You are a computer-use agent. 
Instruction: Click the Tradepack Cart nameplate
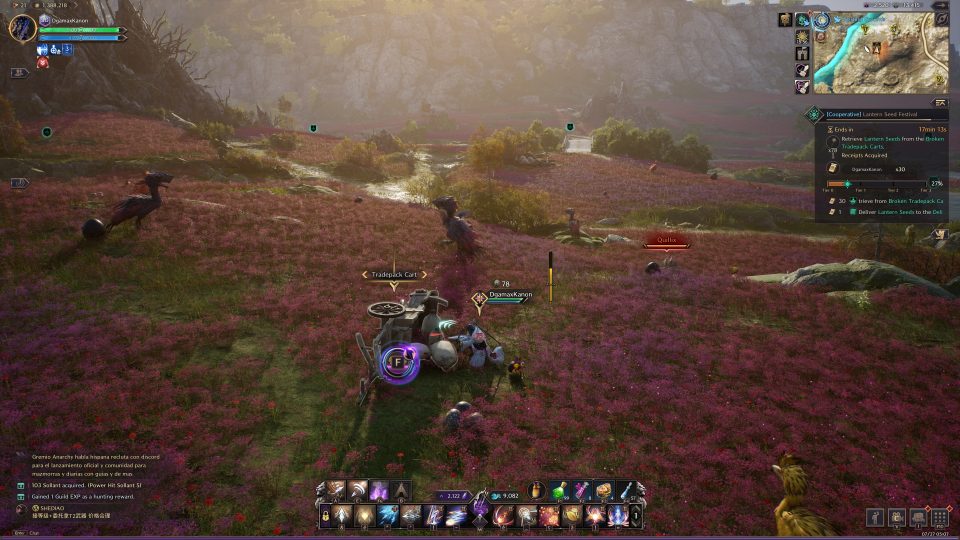[393, 274]
